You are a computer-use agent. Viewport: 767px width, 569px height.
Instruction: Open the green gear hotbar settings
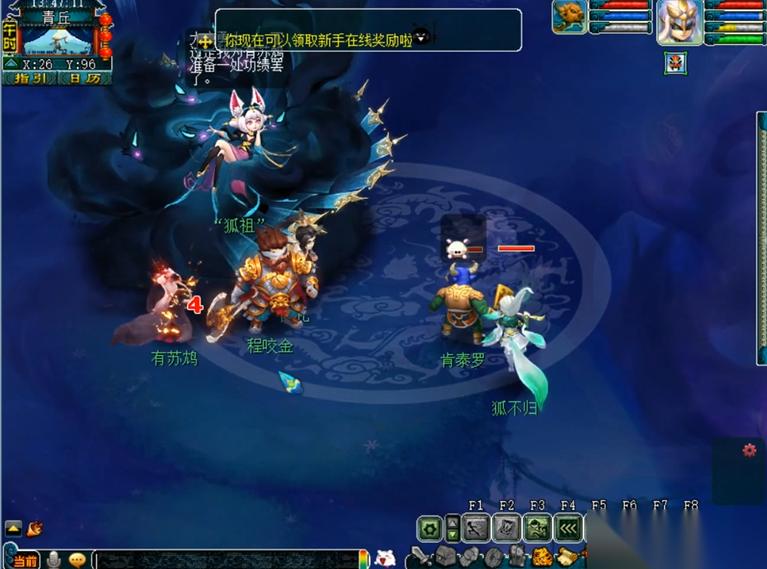[430, 528]
